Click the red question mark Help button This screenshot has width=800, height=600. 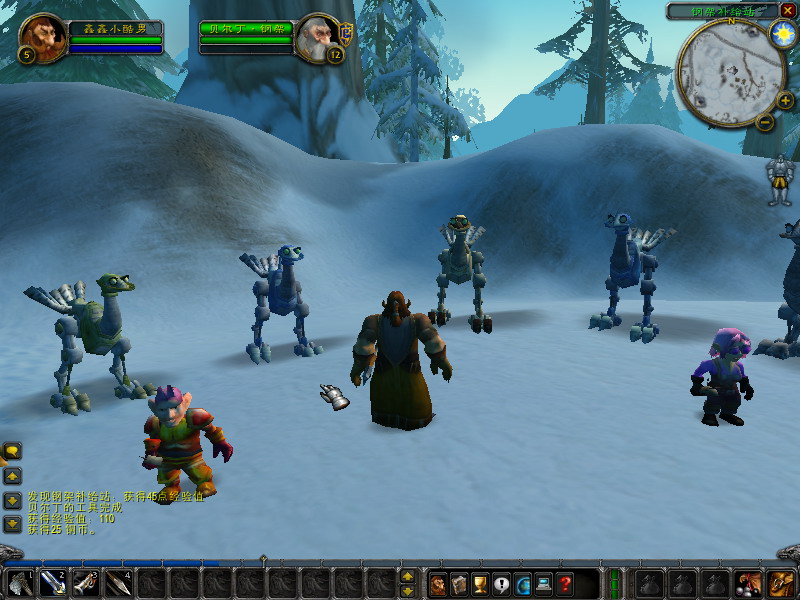pos(565,584)
